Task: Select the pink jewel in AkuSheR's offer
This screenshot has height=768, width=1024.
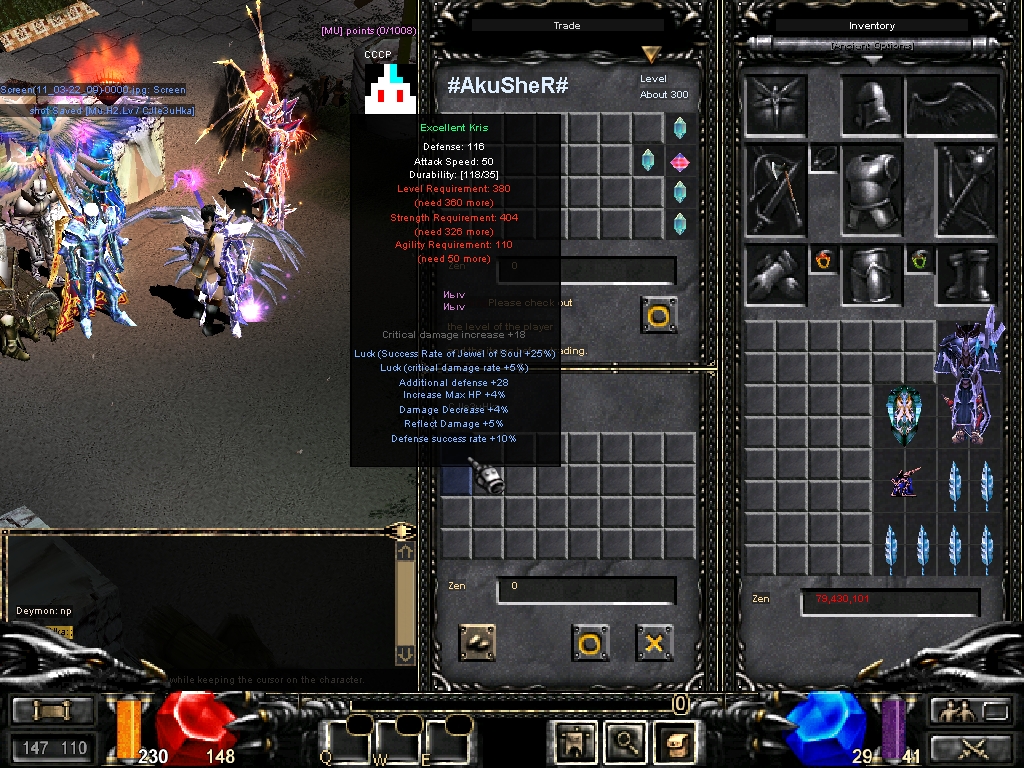Action: coord(680,161)
